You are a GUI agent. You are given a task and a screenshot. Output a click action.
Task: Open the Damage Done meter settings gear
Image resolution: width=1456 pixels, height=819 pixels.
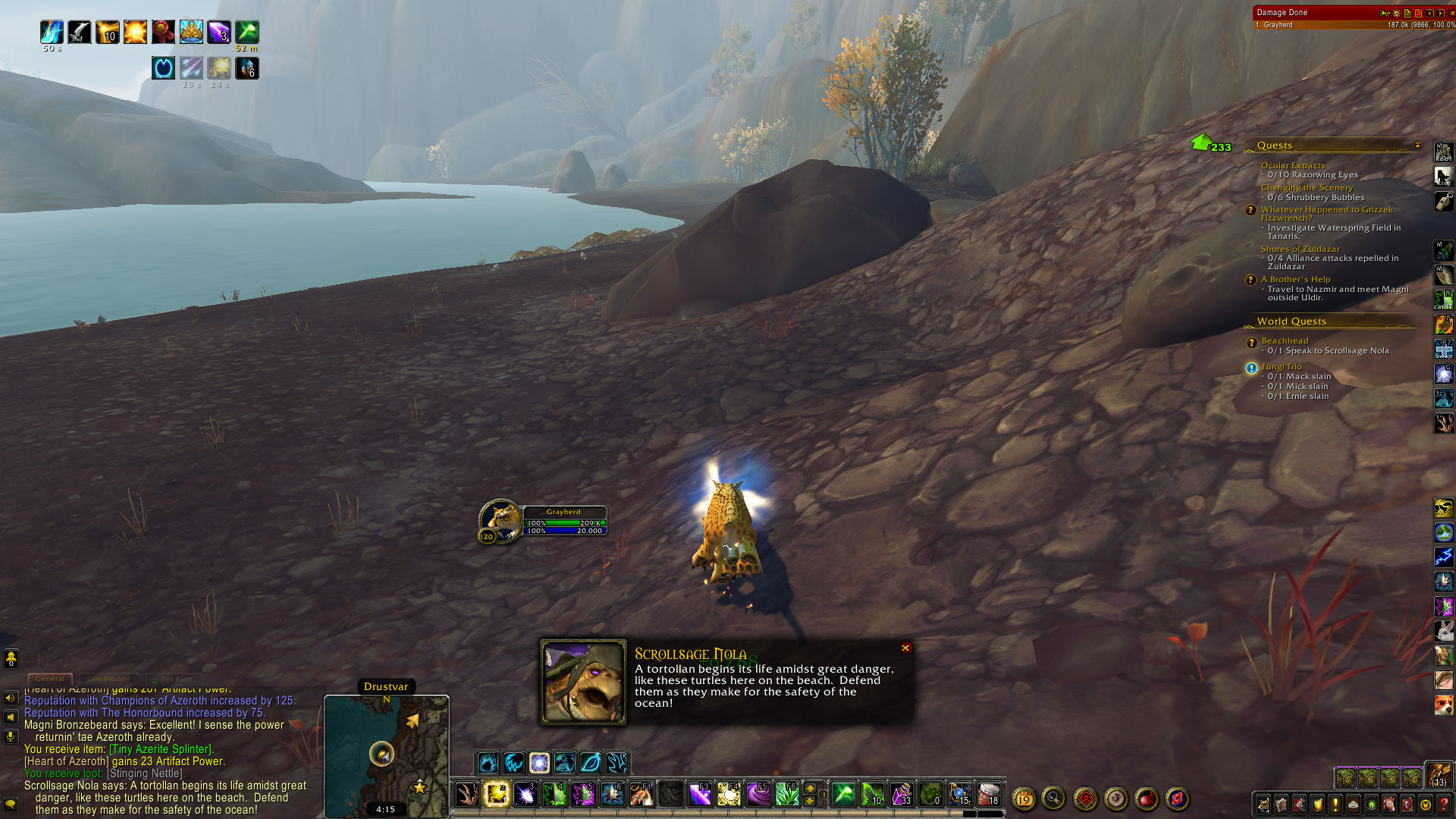tap(1396, 13)
